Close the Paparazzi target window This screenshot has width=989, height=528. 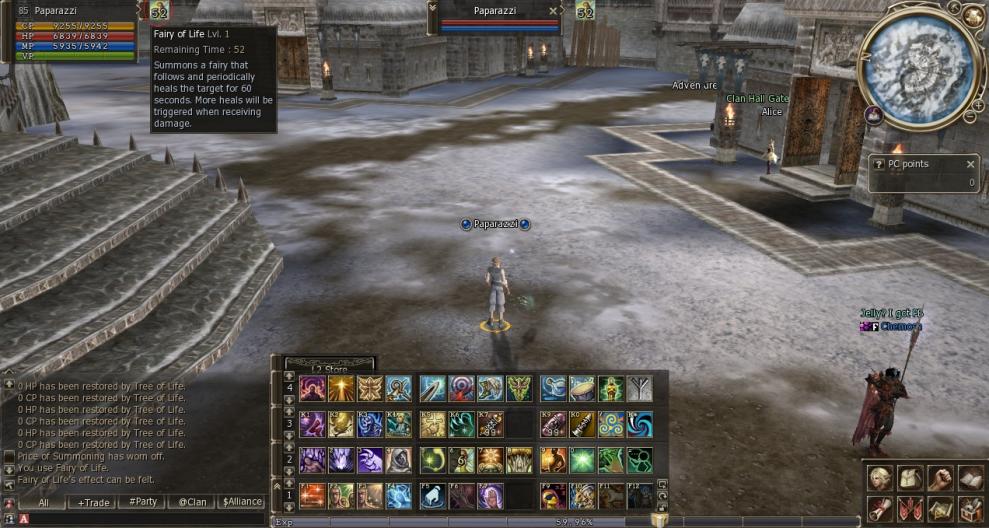point(553,11)
